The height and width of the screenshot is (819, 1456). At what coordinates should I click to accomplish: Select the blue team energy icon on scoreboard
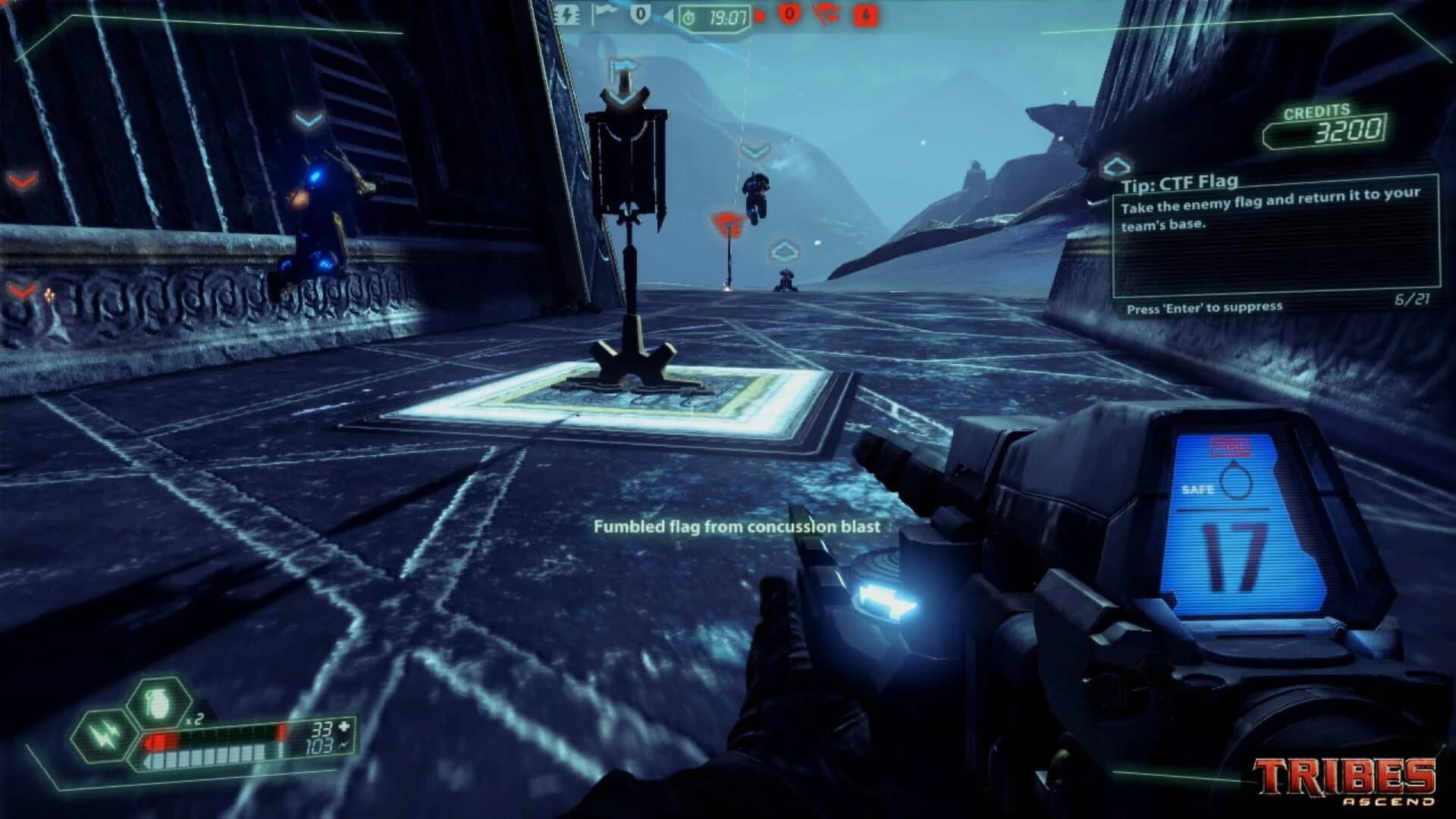tap(567, 15)
